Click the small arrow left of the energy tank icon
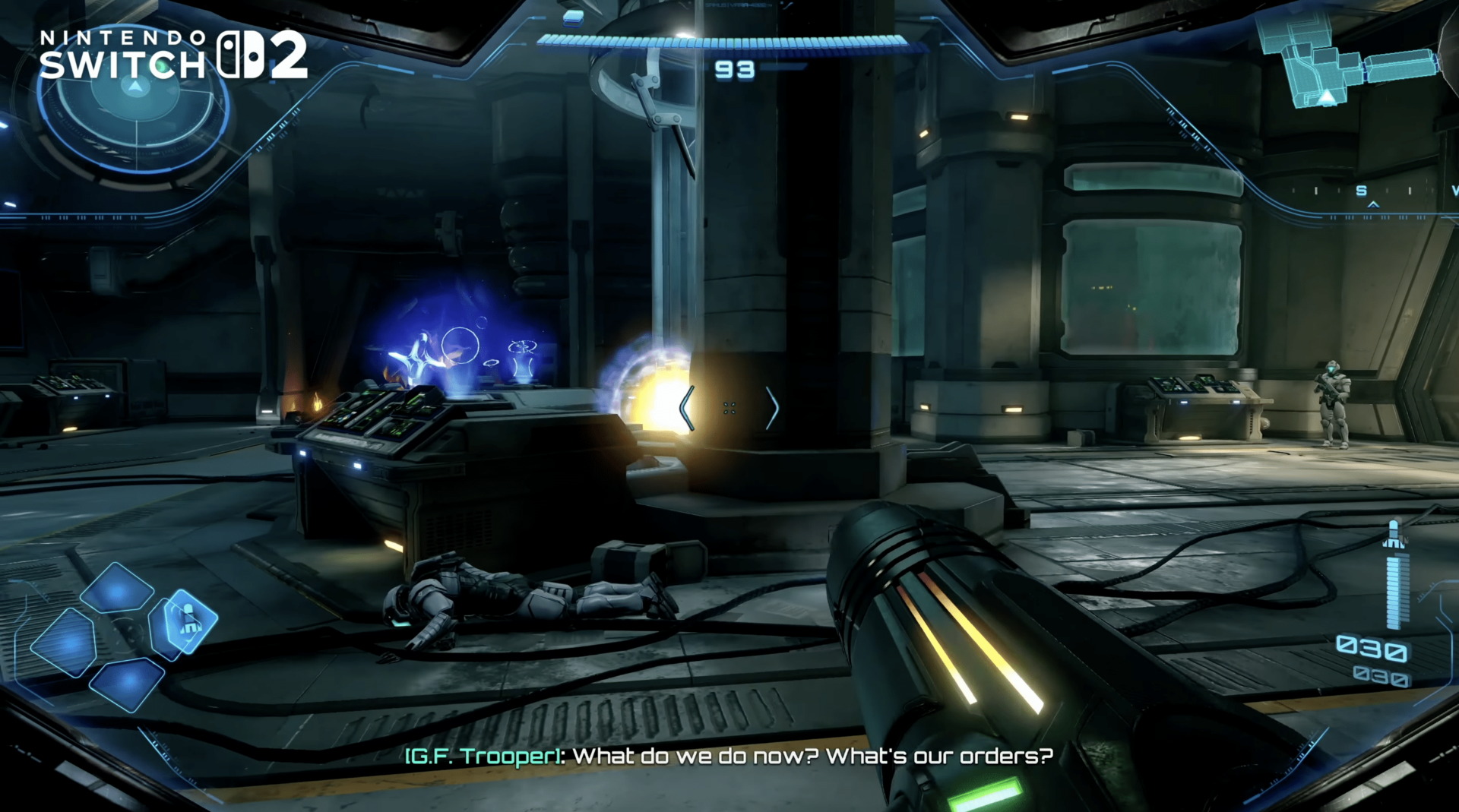This screenshot has width=1459, height=812. pyautogui.click(x=540, y=17)
